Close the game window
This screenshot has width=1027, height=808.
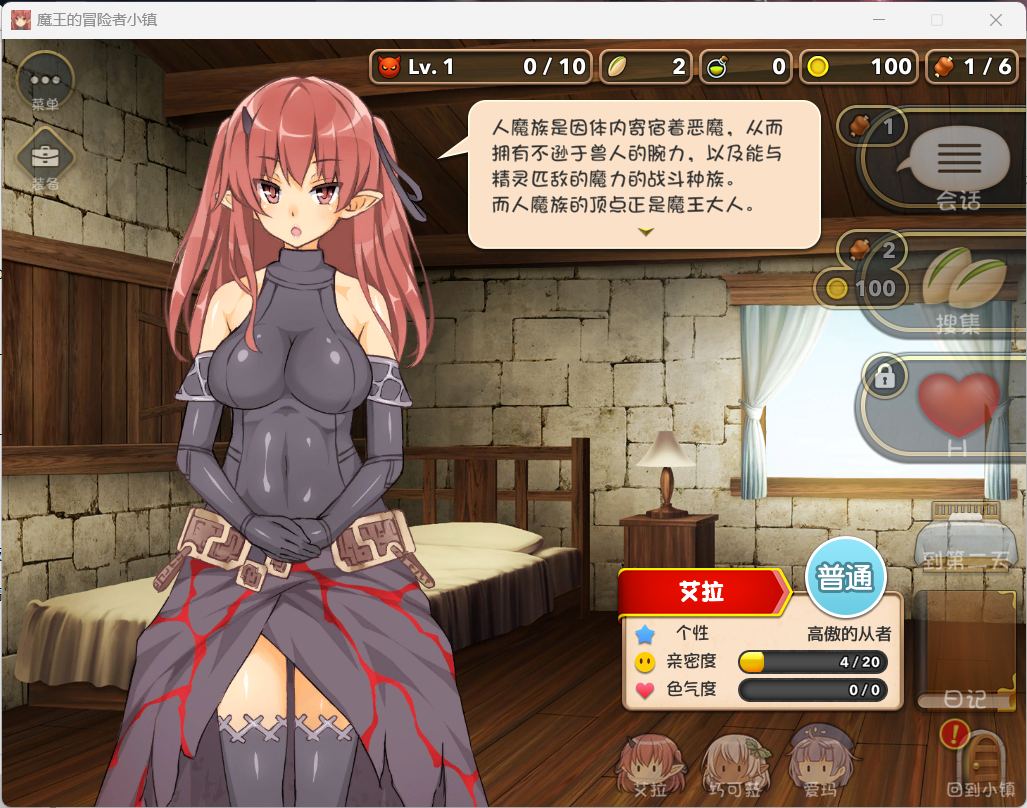click(995, 20)
